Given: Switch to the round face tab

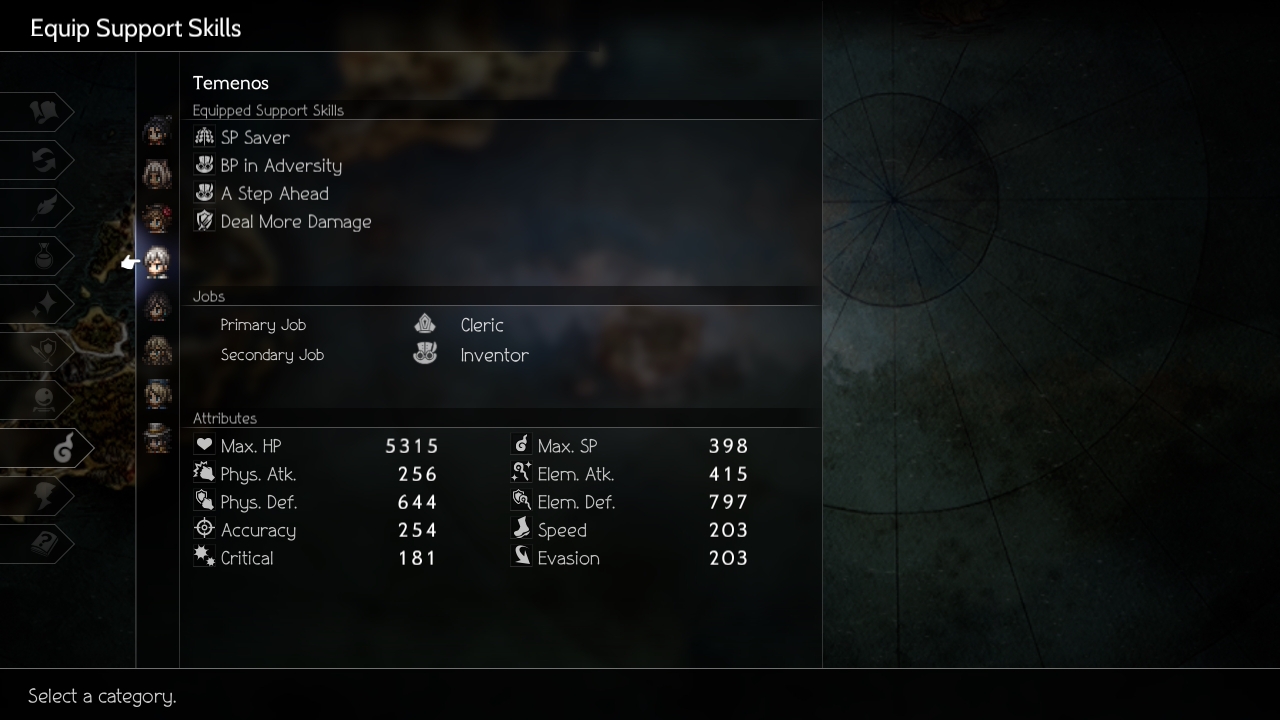Looking at the screenshot, I should 42,399.
